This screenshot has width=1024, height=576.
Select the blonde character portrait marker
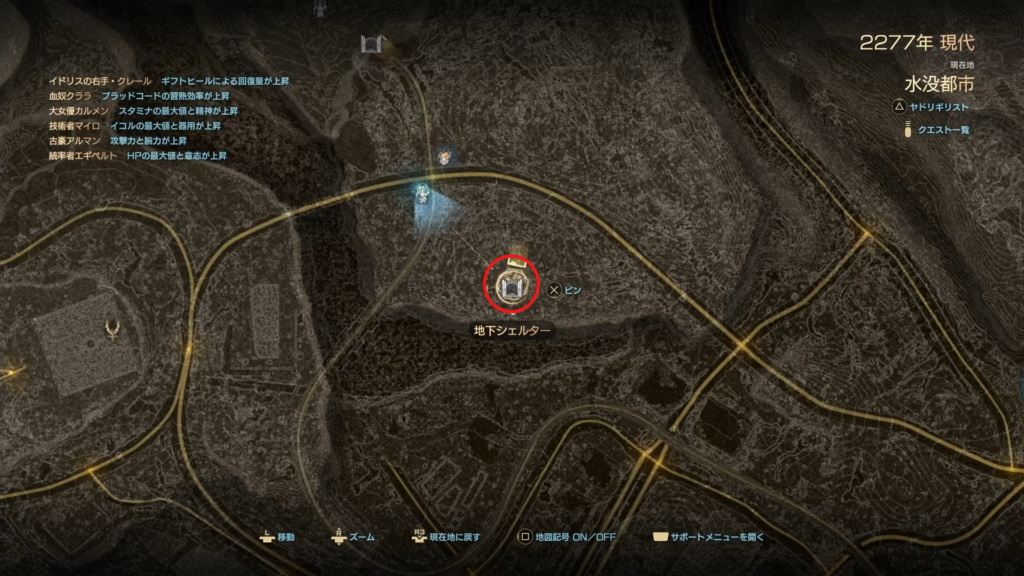(x=445, y=156)
